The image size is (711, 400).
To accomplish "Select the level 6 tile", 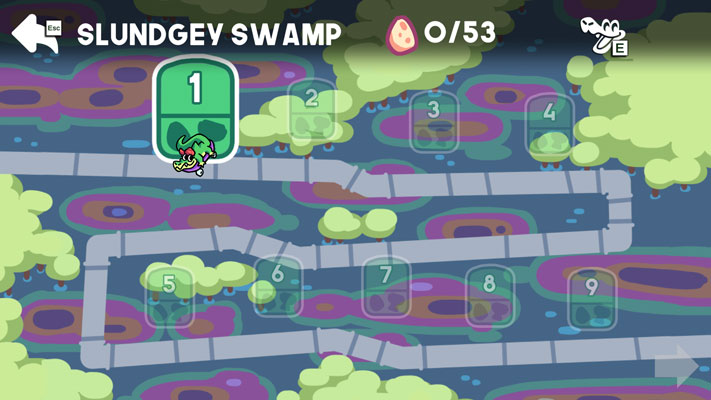I will coord(278,286).
